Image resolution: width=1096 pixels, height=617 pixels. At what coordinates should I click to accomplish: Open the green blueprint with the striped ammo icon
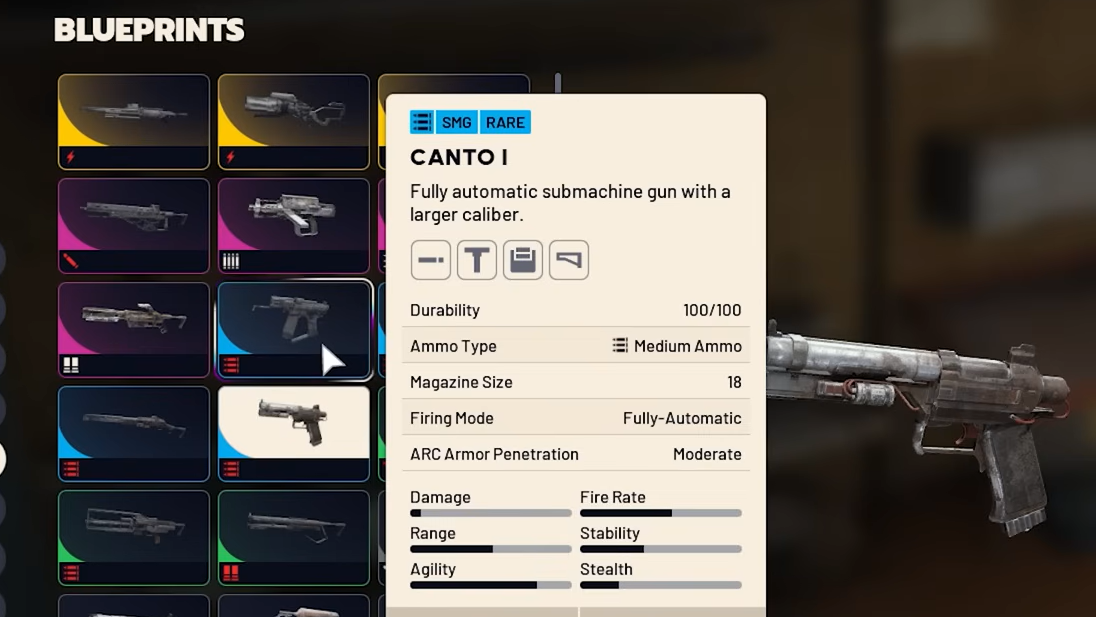pyautogui.click(x=133, y=537)
